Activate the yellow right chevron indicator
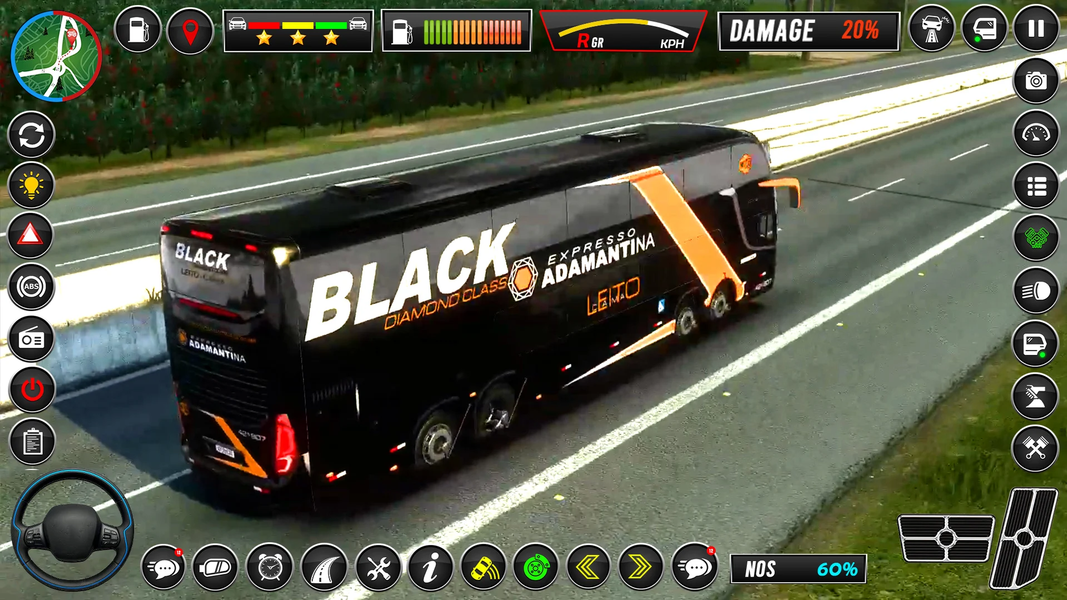The width and height of the screenshot is (1067, 600). [641, 567]
